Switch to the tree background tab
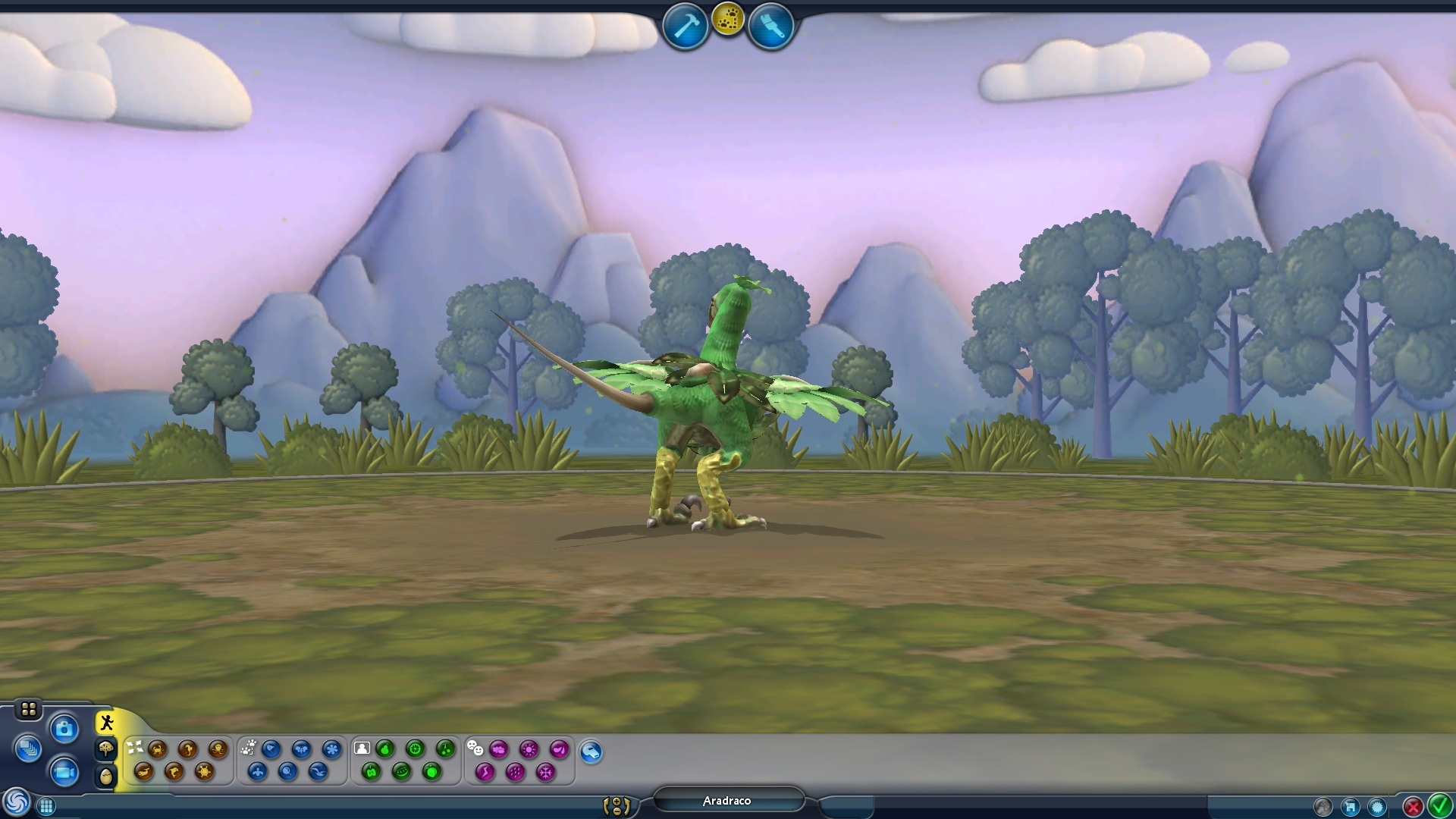Viewport: 1456px width, 819px height. (106, 749)
